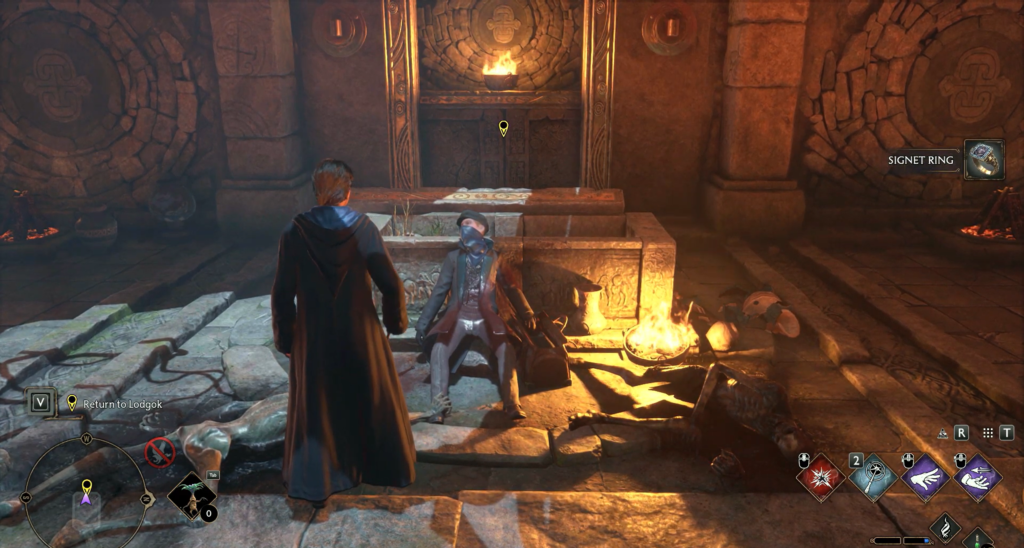This screenshot has height=548, width=1024.
Task: Cast the purple hand-with-arrow Depulso spell
Action: (977, 475)
